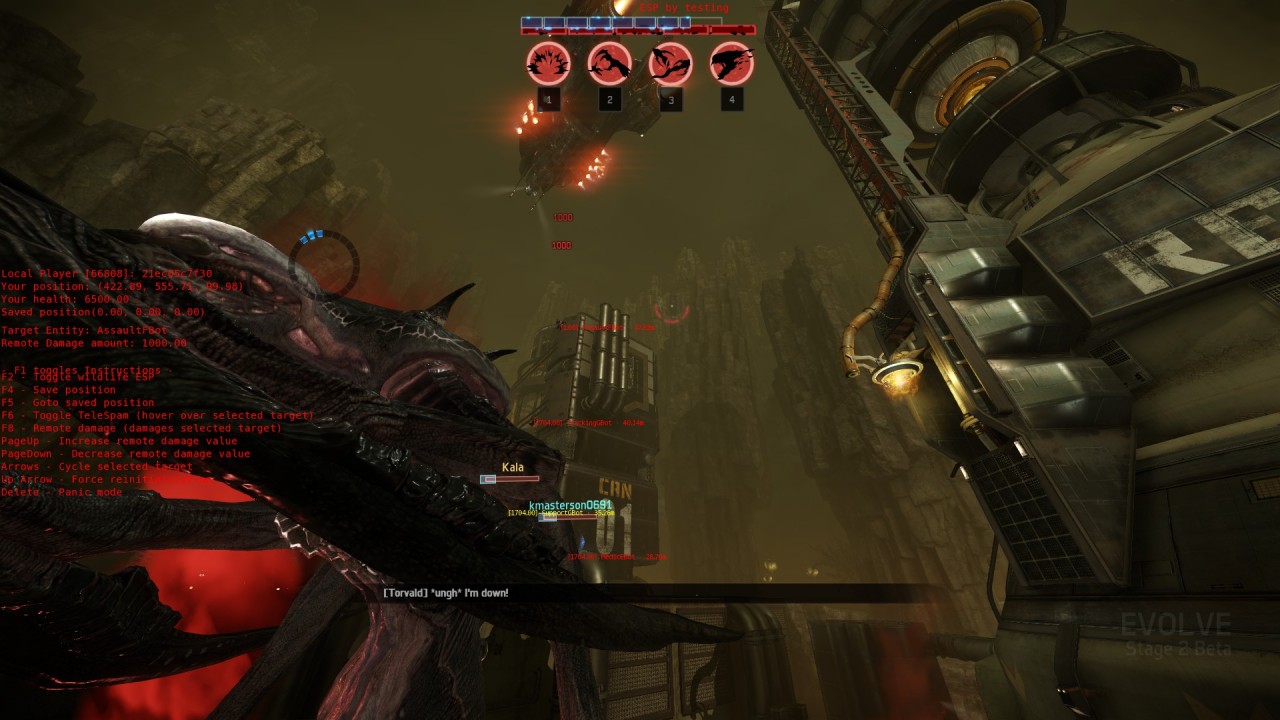Image resolution: width=1280 pixels, height=720 pixels.
Task: Activate the explosion burst ability icon
Action: [x=548, y=63]
